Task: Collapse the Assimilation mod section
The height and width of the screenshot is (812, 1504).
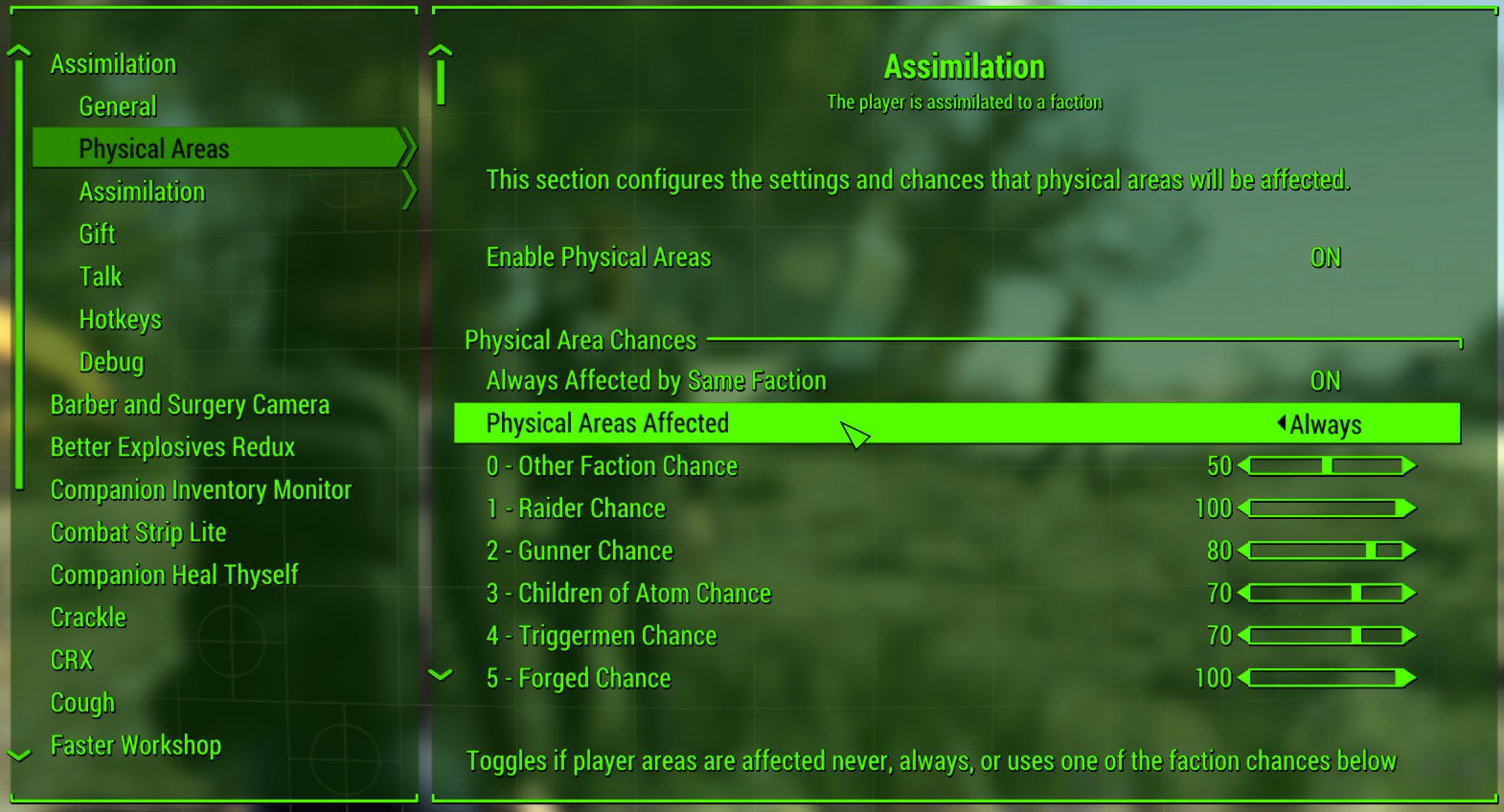Action: 113,63
